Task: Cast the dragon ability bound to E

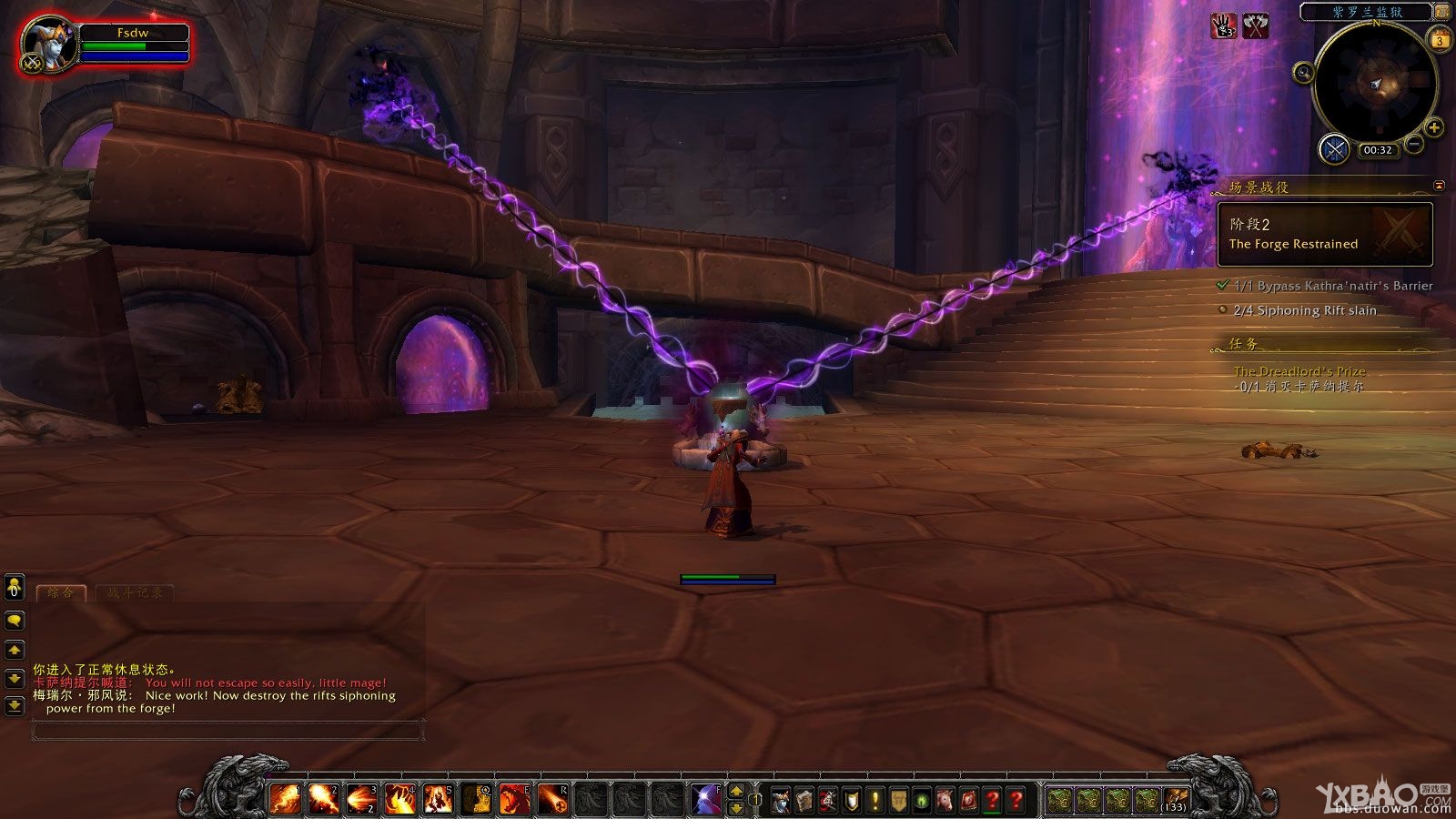Action: point(514,799)
